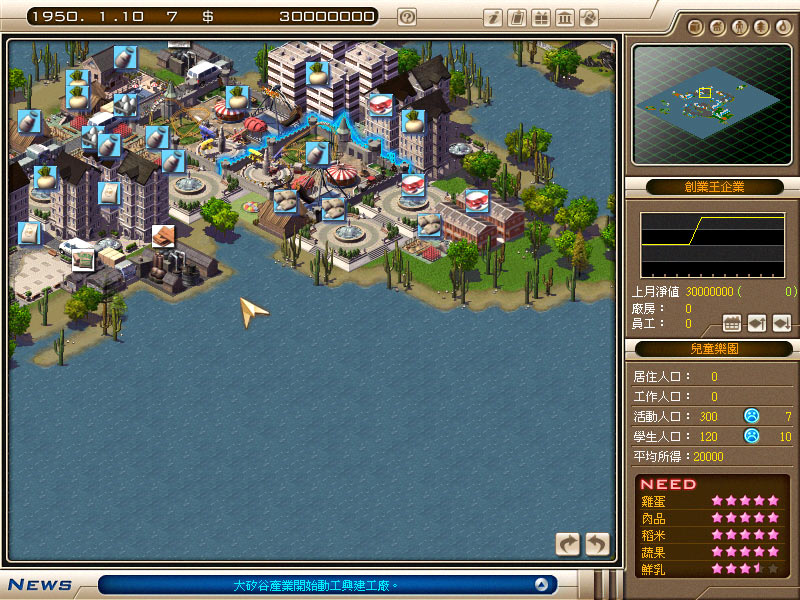Open the bank building icon

pos(565,17)
